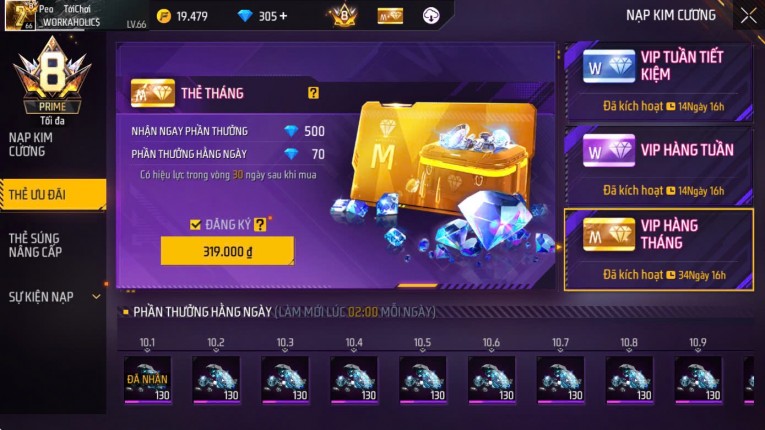This screenshot has height=430, width=765.
Task: Open the gold M card icon in top bar
Action: [x=390, y=15]
